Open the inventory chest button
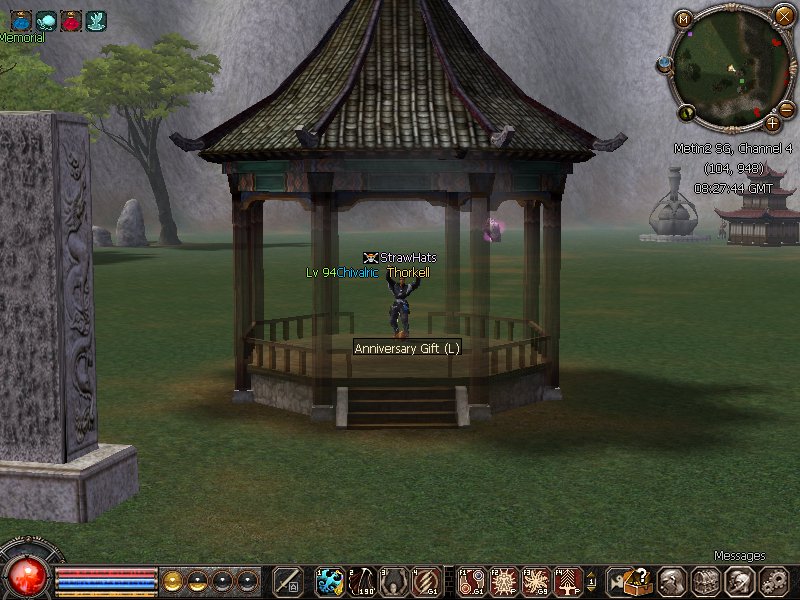This screenshot has width=800, height=600. [x=707, y=581]
